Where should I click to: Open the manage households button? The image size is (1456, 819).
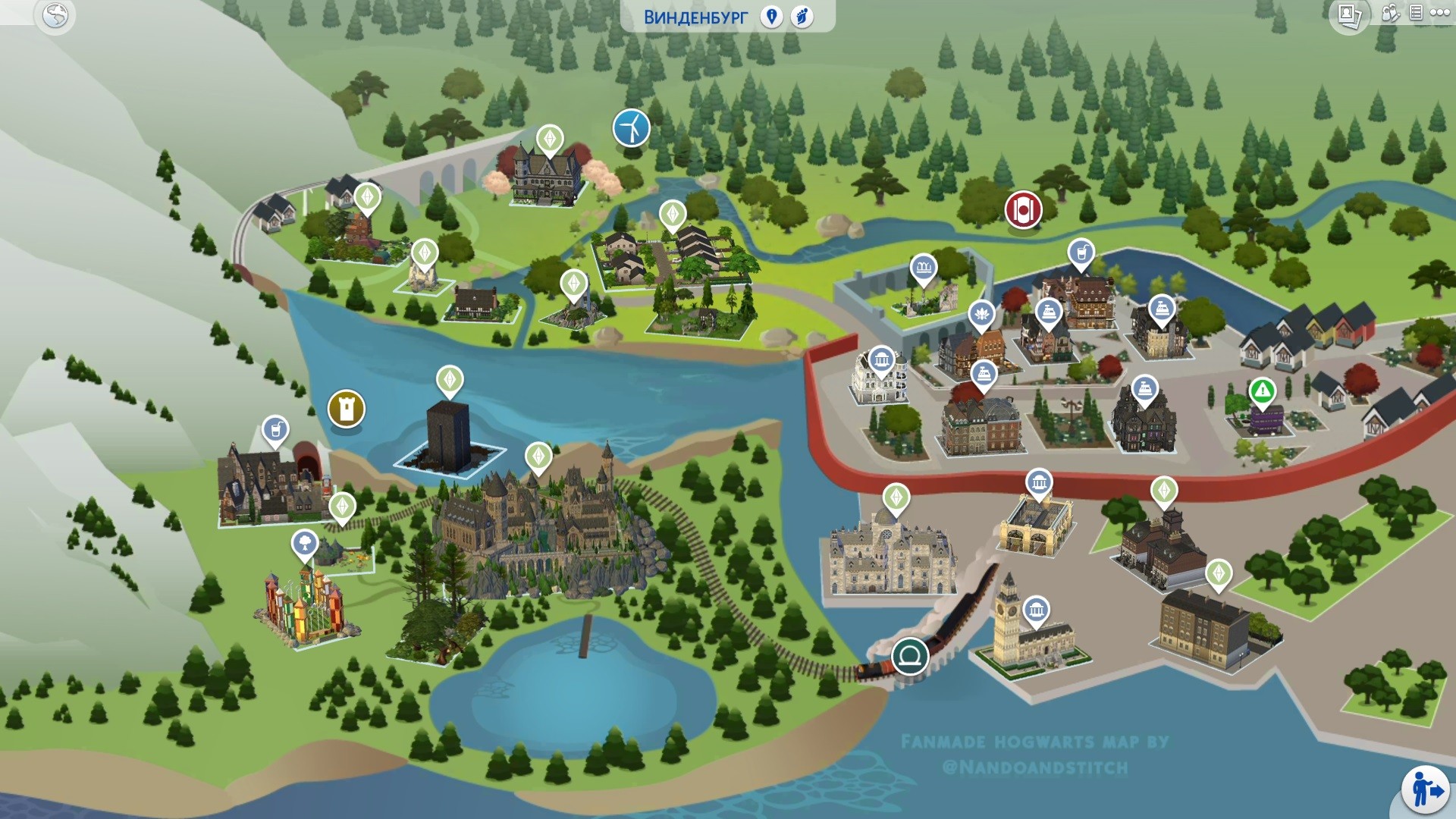click(1390, 14)
